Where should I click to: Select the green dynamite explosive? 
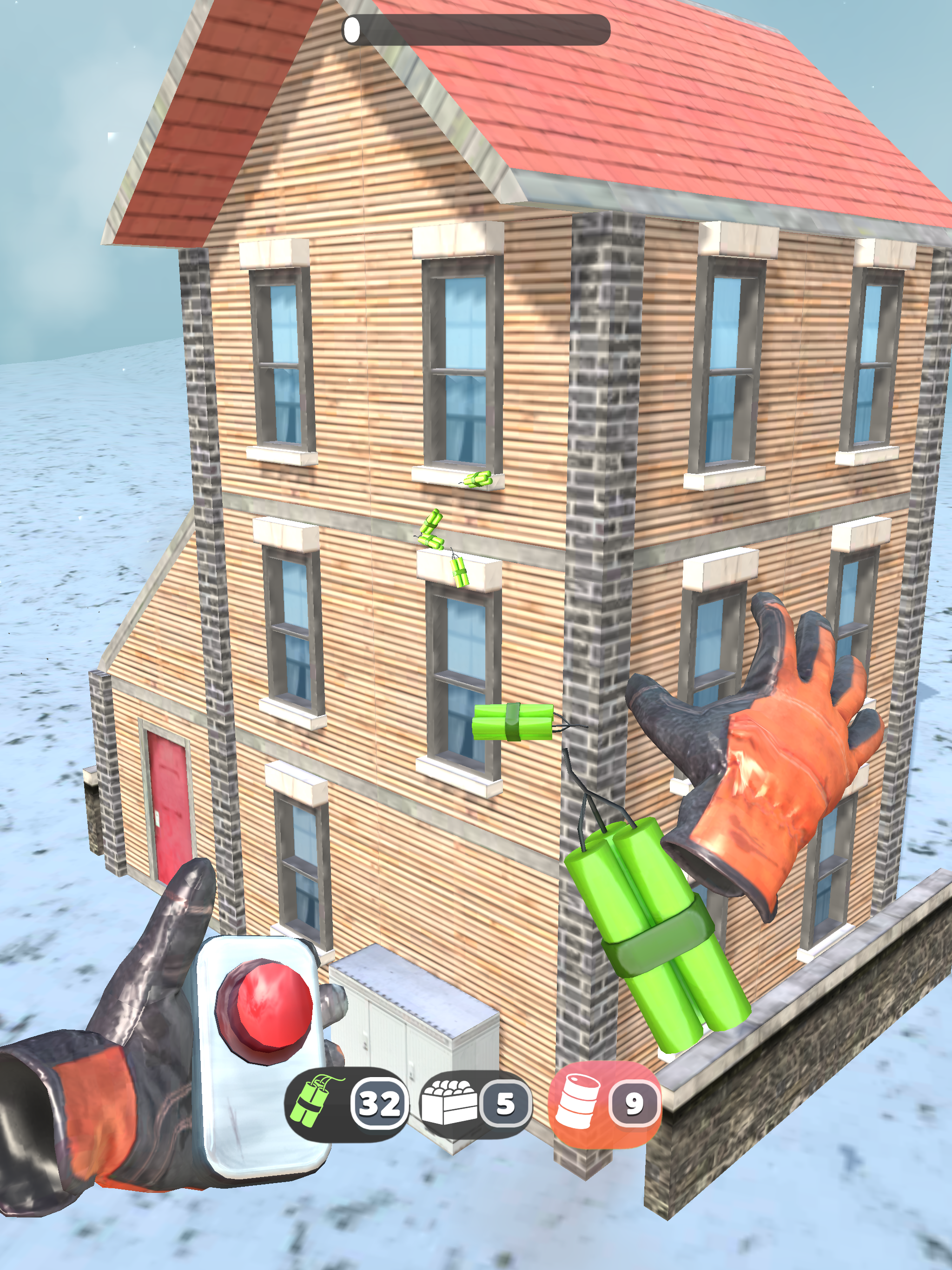346,1103
